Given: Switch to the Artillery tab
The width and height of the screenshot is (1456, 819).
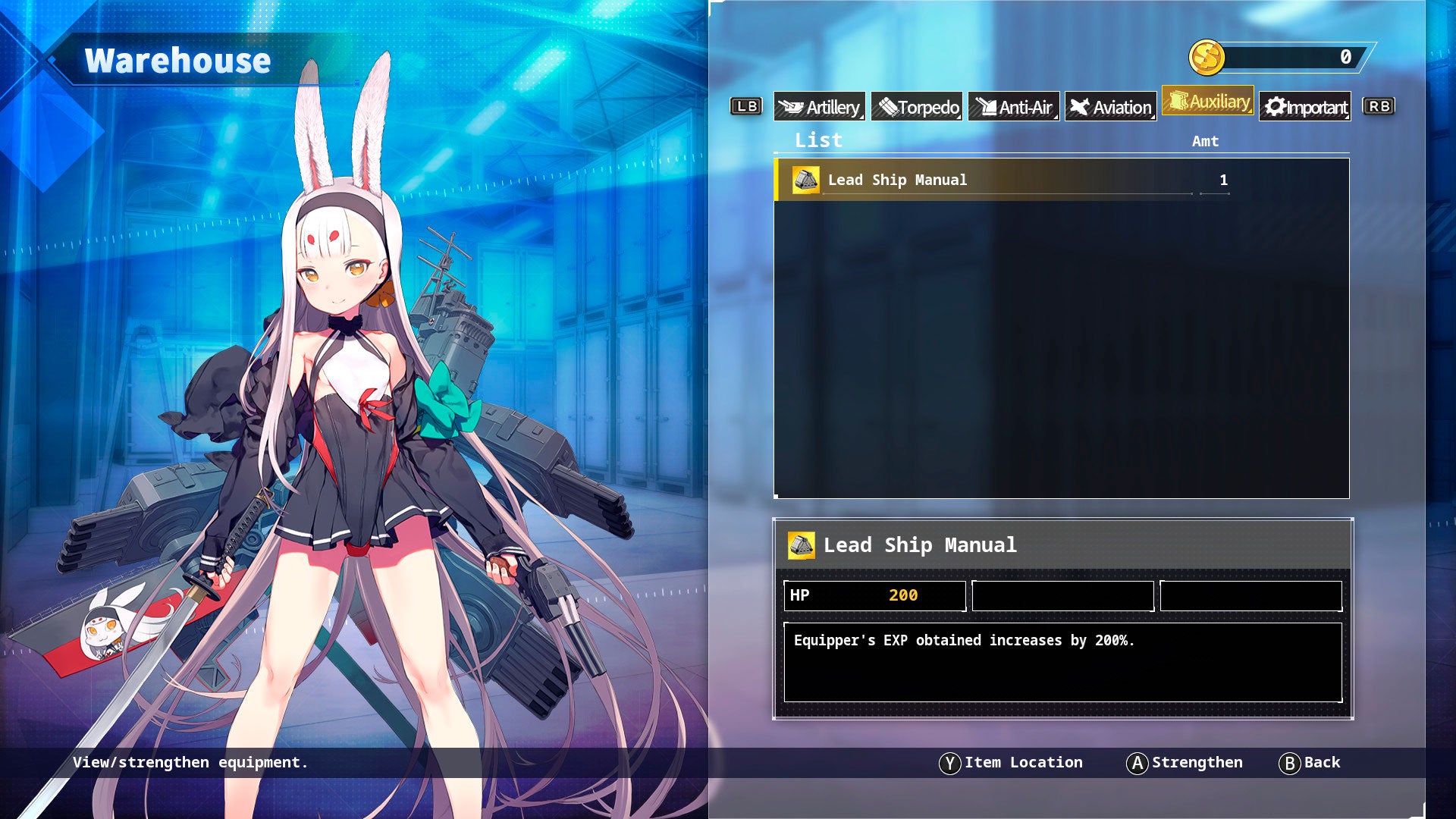Looking at the screenshot, I should [819, 107].
